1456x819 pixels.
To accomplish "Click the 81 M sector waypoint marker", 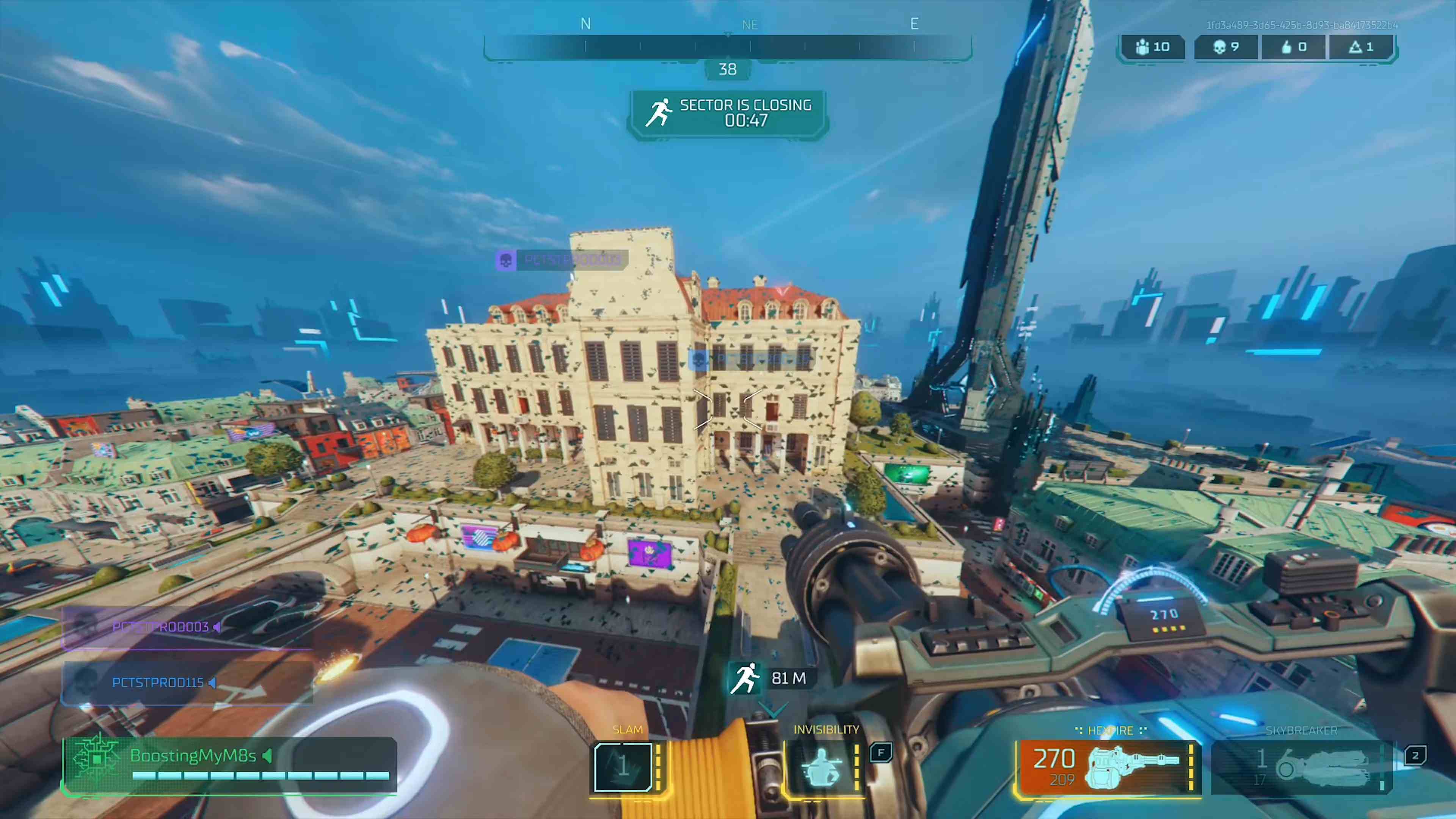I will [x=769, y=678].
